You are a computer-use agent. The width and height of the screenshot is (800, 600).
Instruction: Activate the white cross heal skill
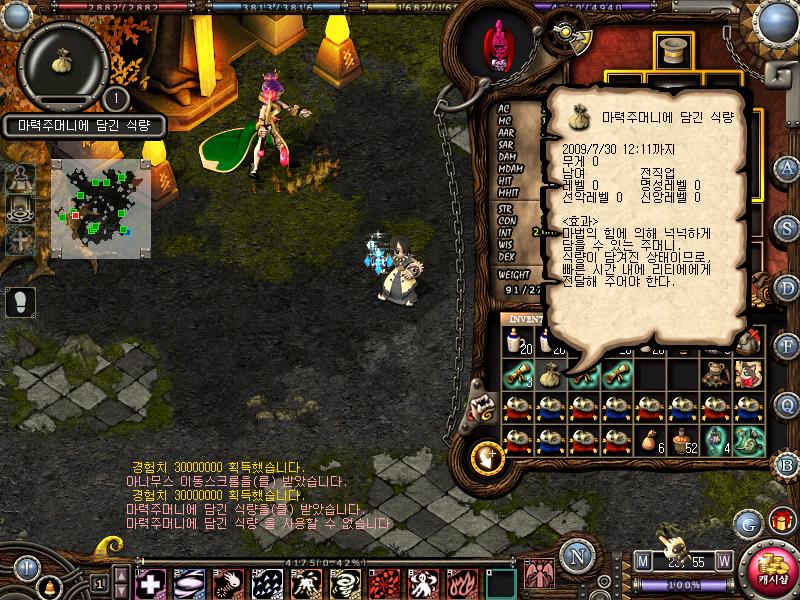click(151, 582)
